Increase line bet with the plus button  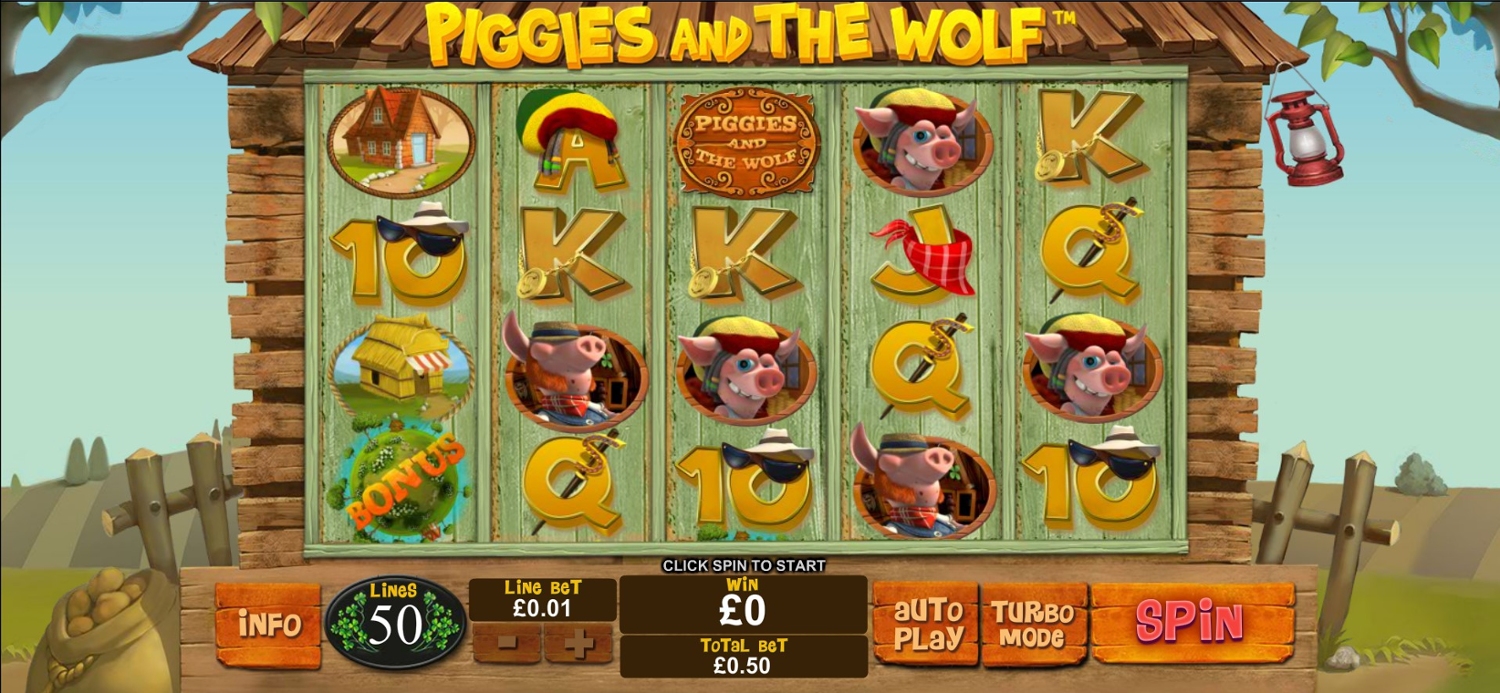[578, 644]
